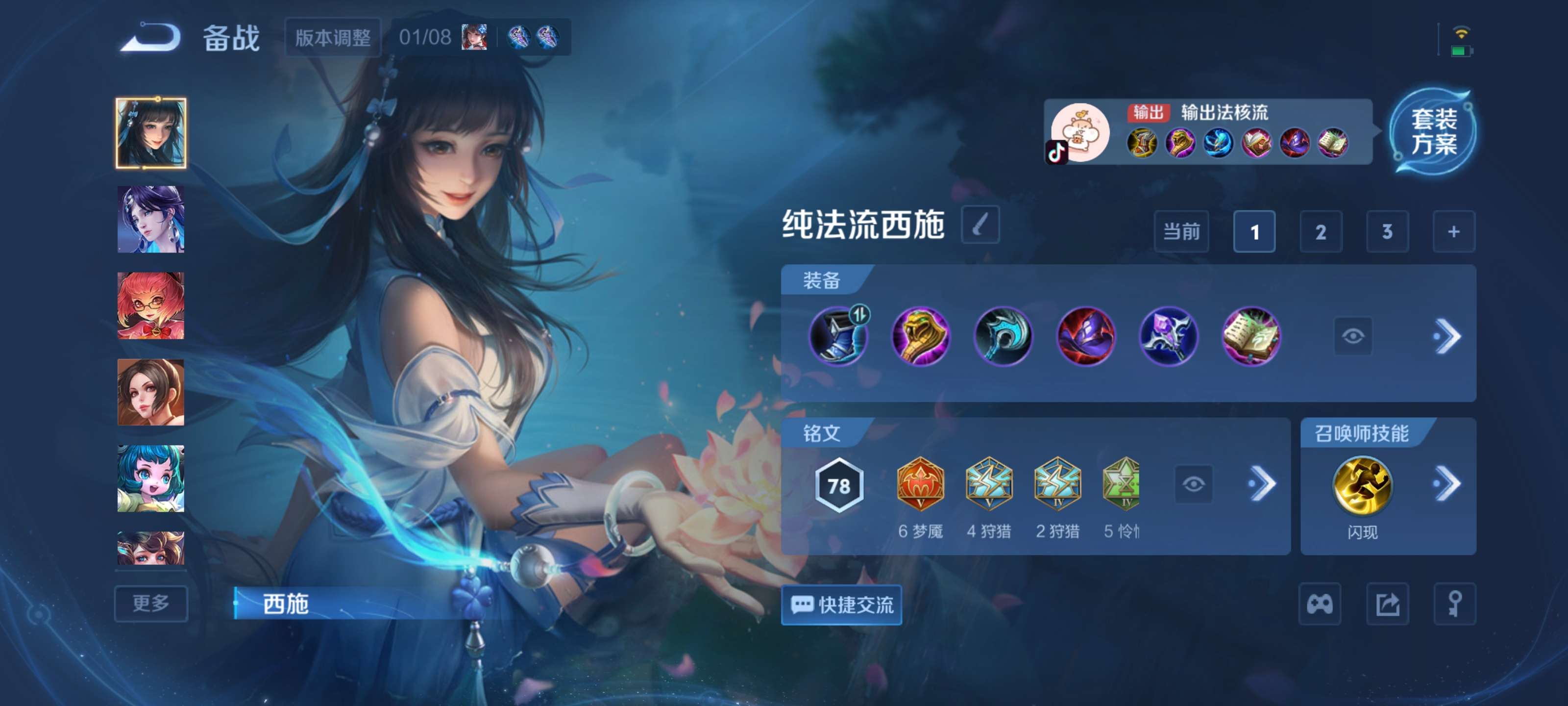Toggle the equipment preview eye icon
This screenshot has width=1568, height=706.
[x=1353, y=336]
